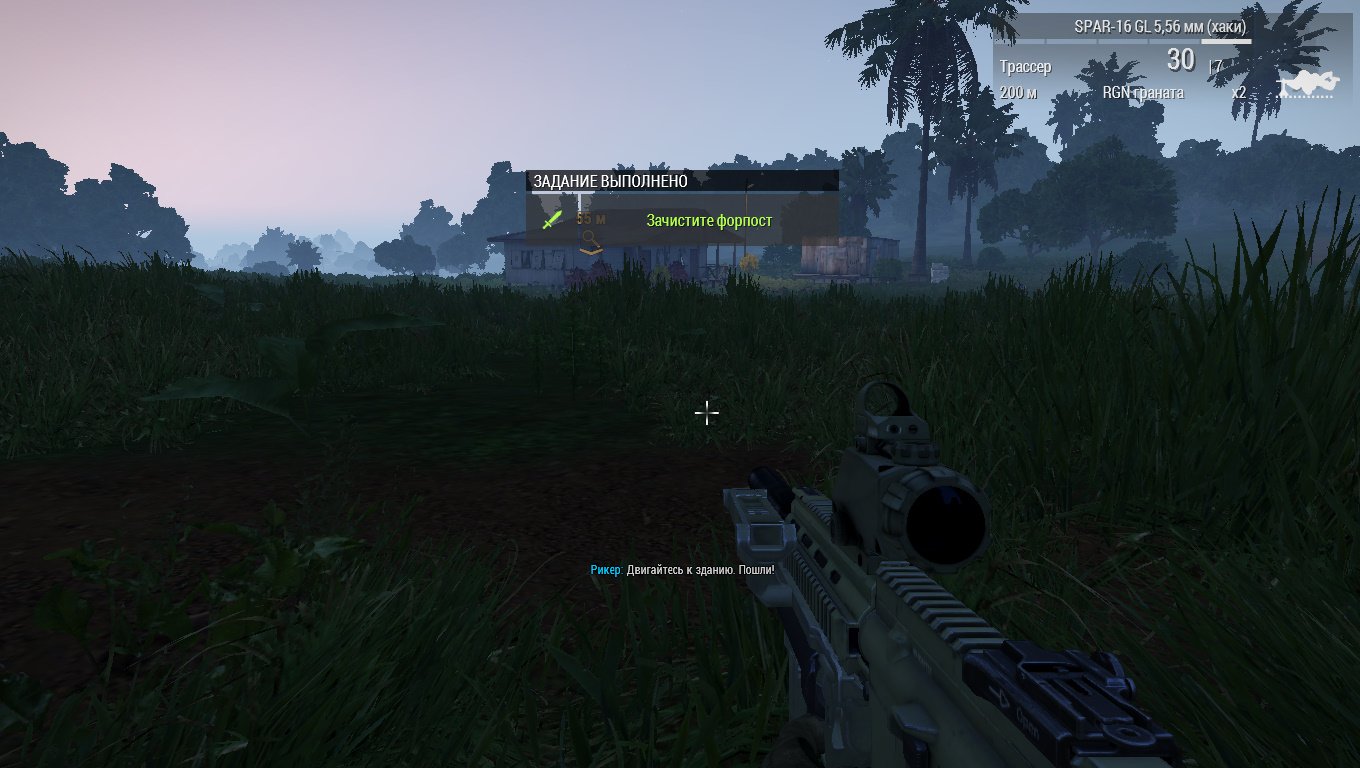Click the grenade count x2 indicator
Viewport: 1360px width, 768px height.
point(1240,92)
